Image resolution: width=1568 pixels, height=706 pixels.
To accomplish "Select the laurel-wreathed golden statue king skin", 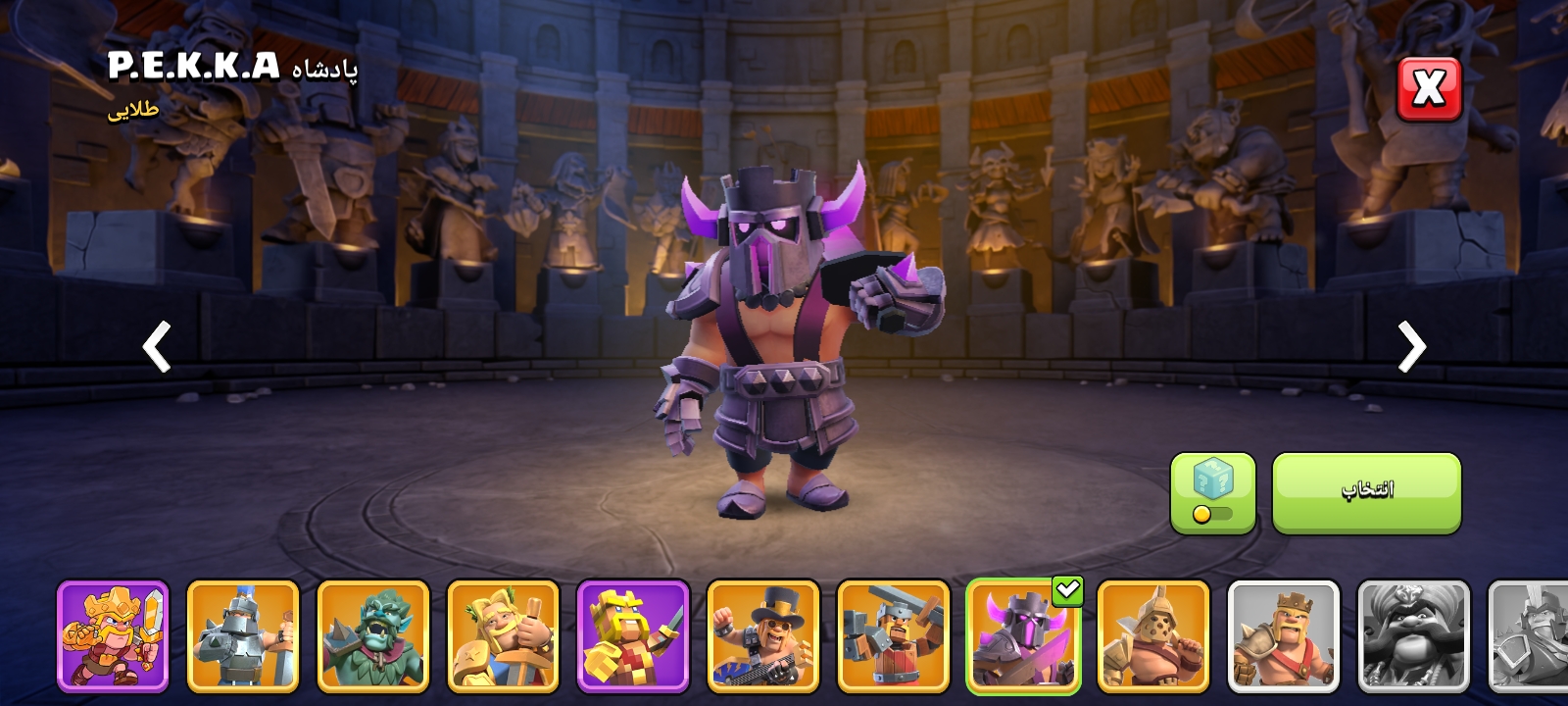I will (503, 636).
